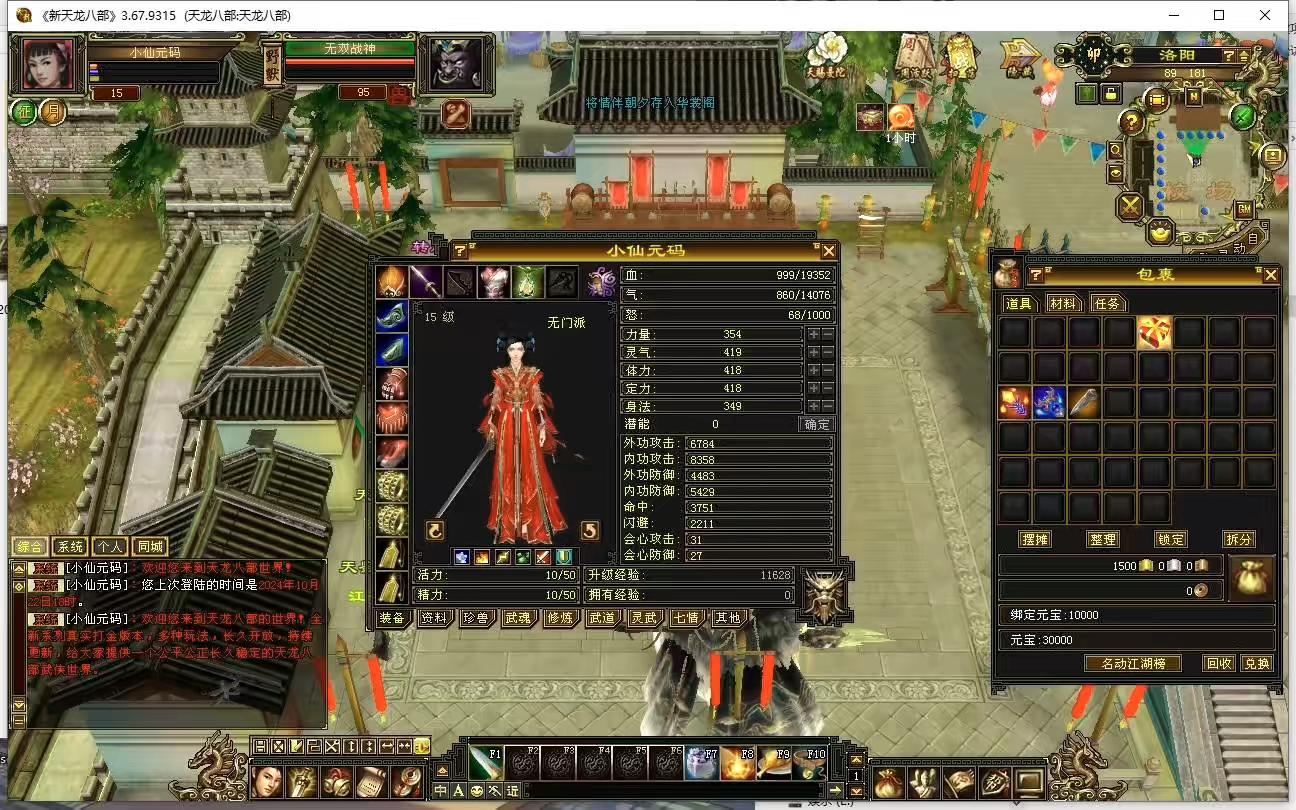This screenshot has width=1296, height=810.
Task: Show the 材料 materials bag tab
Action: click(1063, 303)
